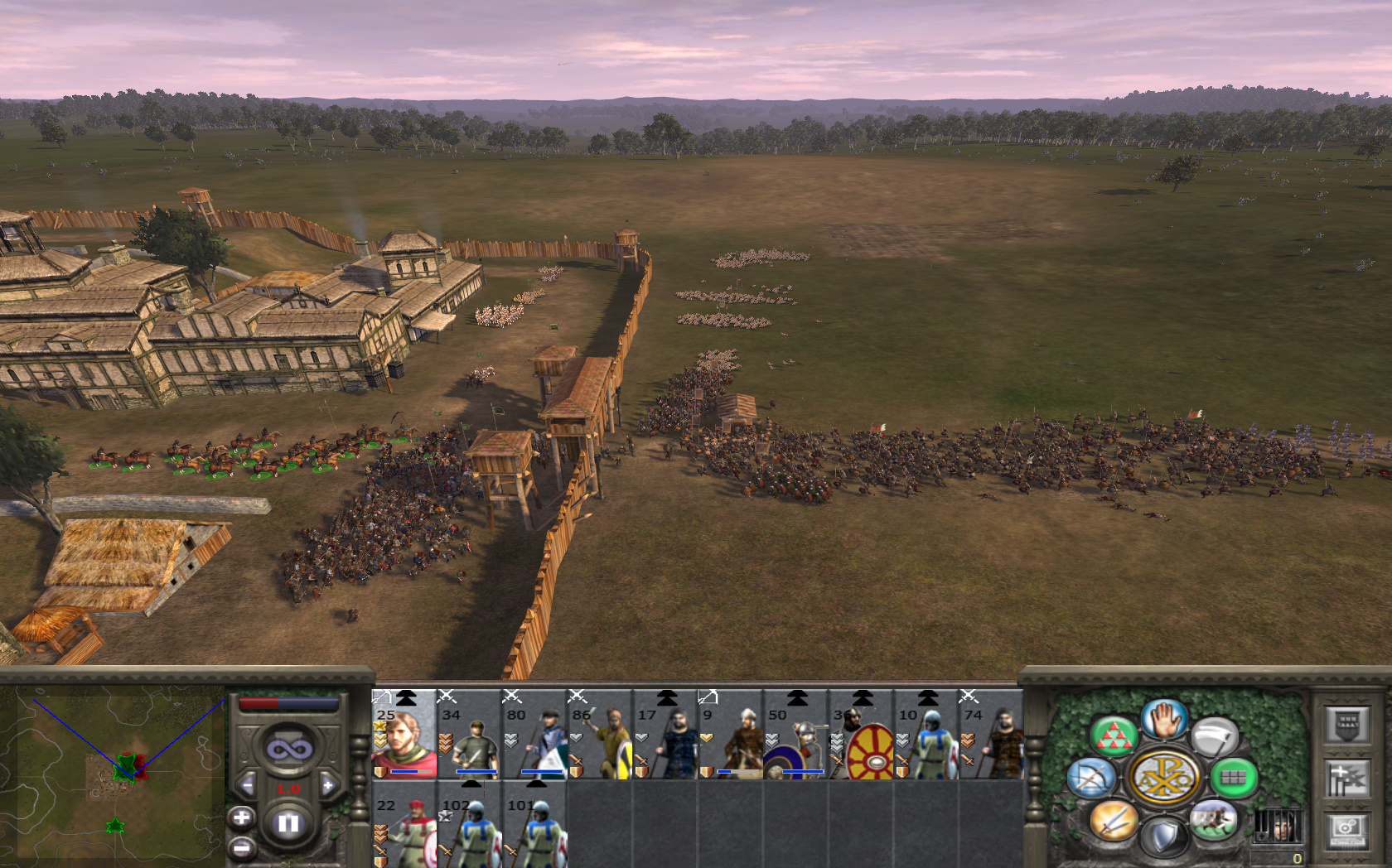Zoom out the minimap with minus button
Image resolution: width=1392 pixels, height=868 pixels.
pos(241,847)
